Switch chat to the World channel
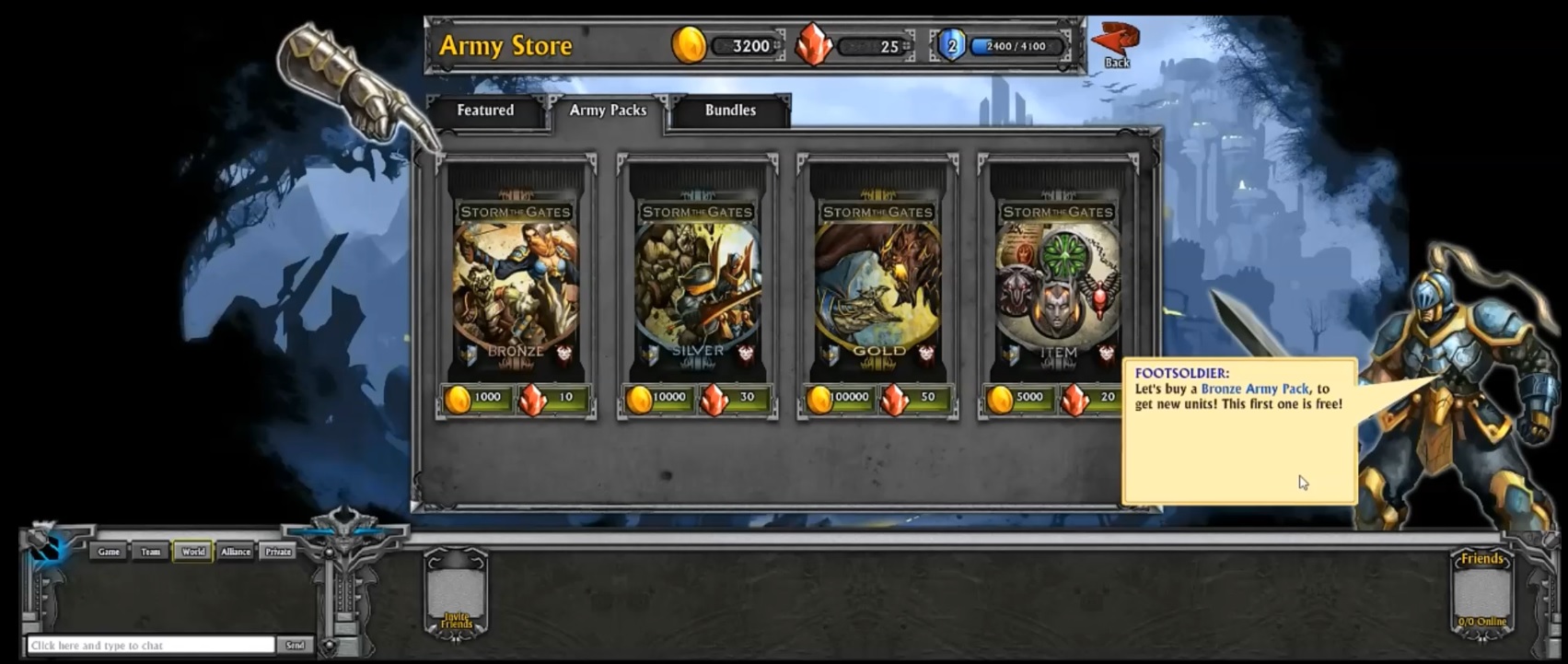 pyautogui.click(x=192, y=552)
